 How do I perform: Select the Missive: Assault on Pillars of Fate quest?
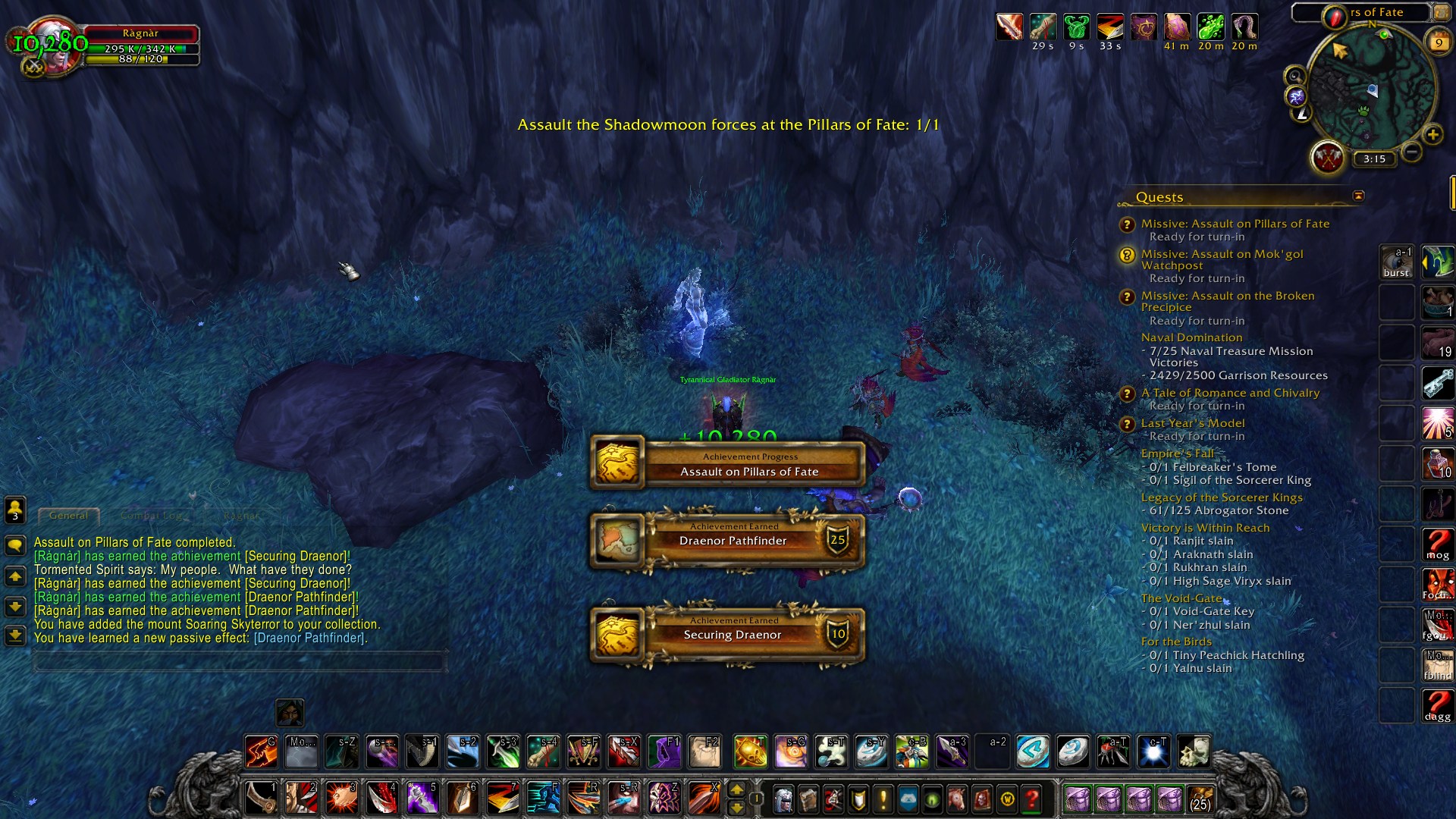click(x=1235, y=224)
